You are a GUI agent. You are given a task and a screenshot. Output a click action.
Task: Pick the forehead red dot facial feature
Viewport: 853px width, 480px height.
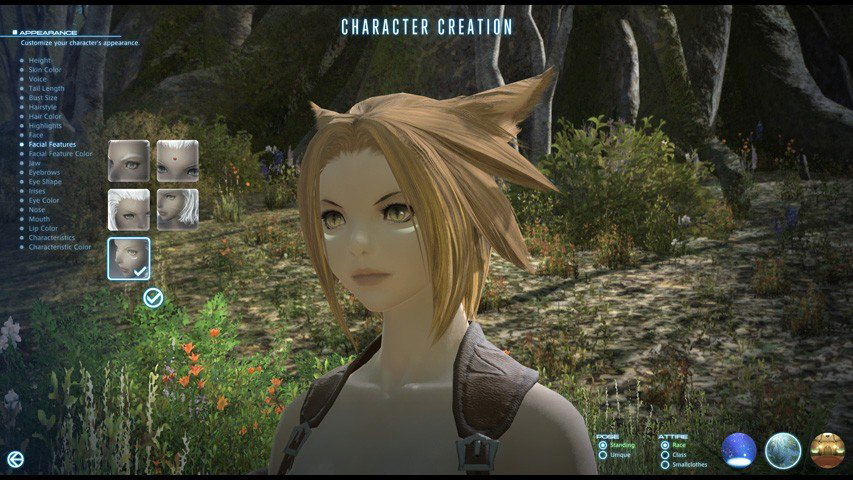pyautogui.click(x=177, y=160)
